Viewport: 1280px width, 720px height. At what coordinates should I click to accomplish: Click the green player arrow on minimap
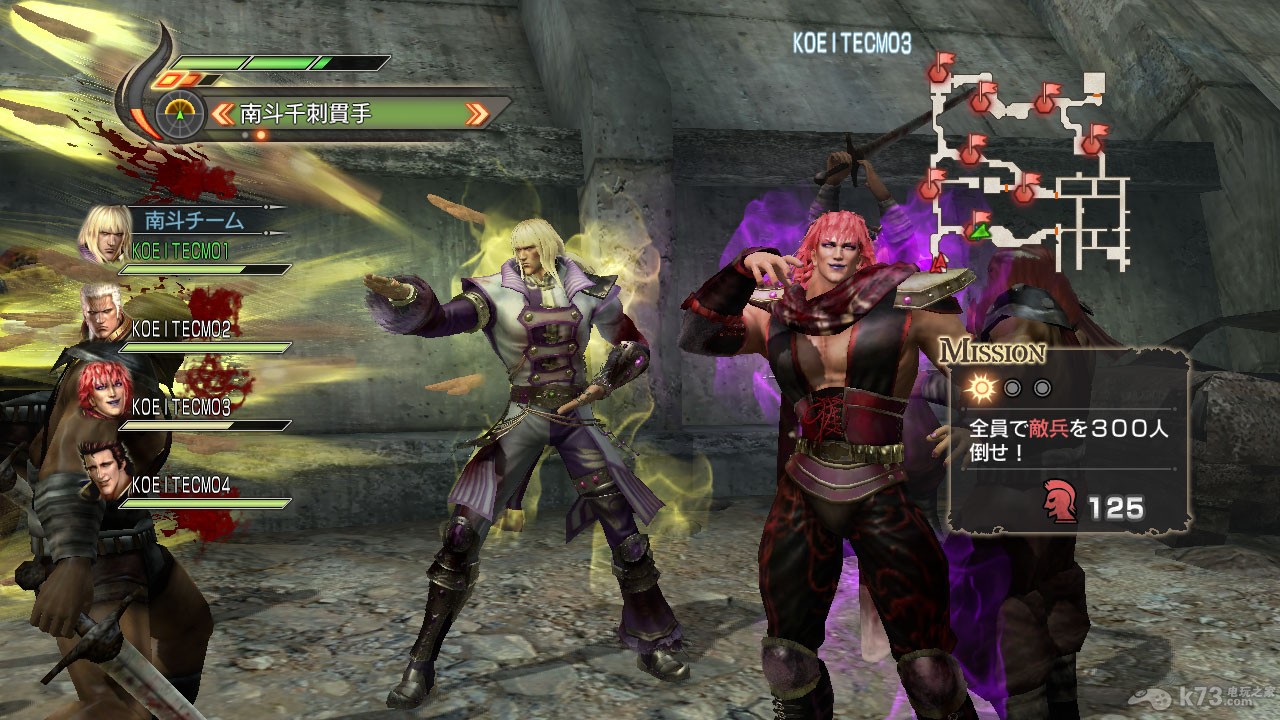(978, 232)
